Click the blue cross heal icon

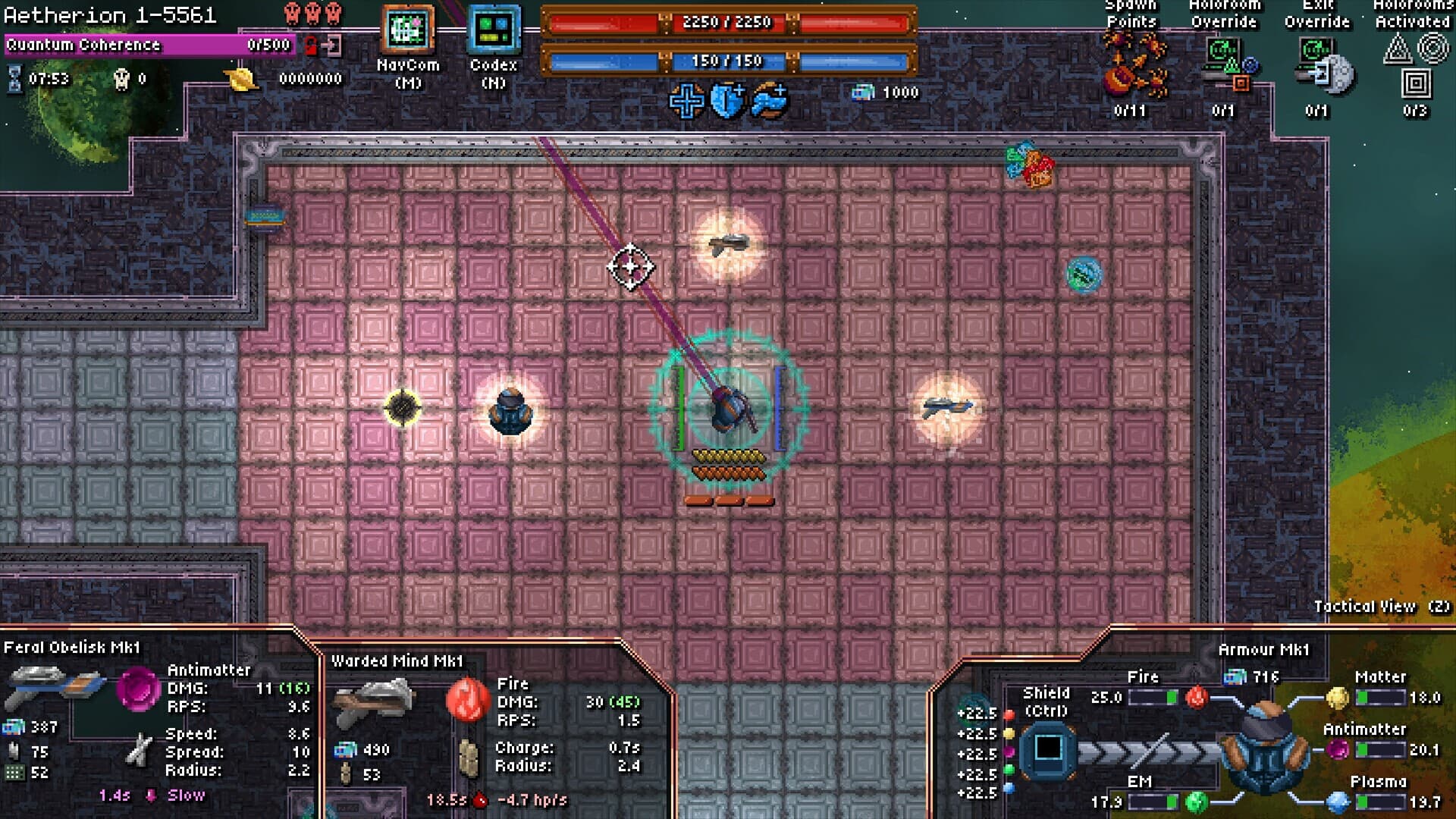[x=686, y=101]
